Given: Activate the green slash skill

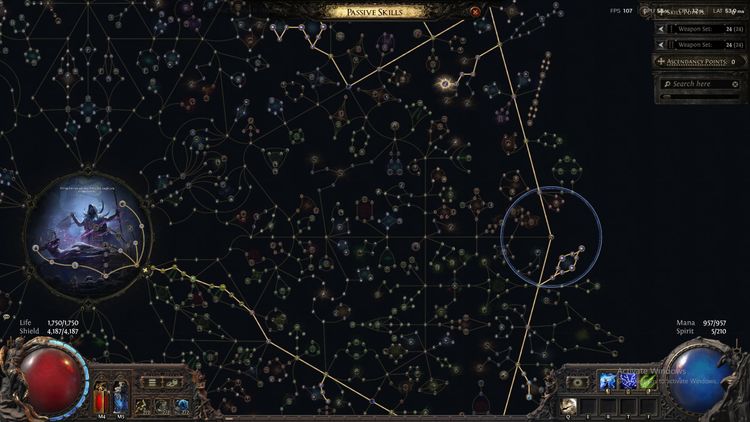Looking at the screenshot, I should tap(648, 381).
